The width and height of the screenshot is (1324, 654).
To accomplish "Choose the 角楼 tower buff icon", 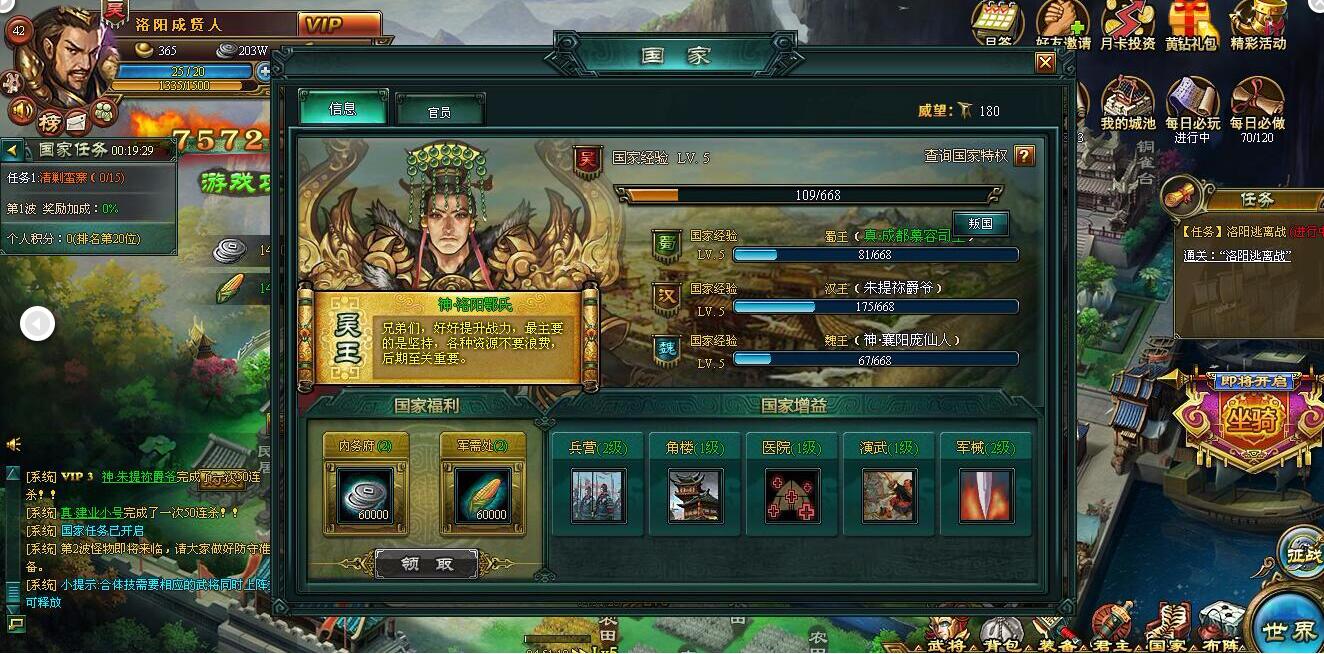I will click(695, 495).
